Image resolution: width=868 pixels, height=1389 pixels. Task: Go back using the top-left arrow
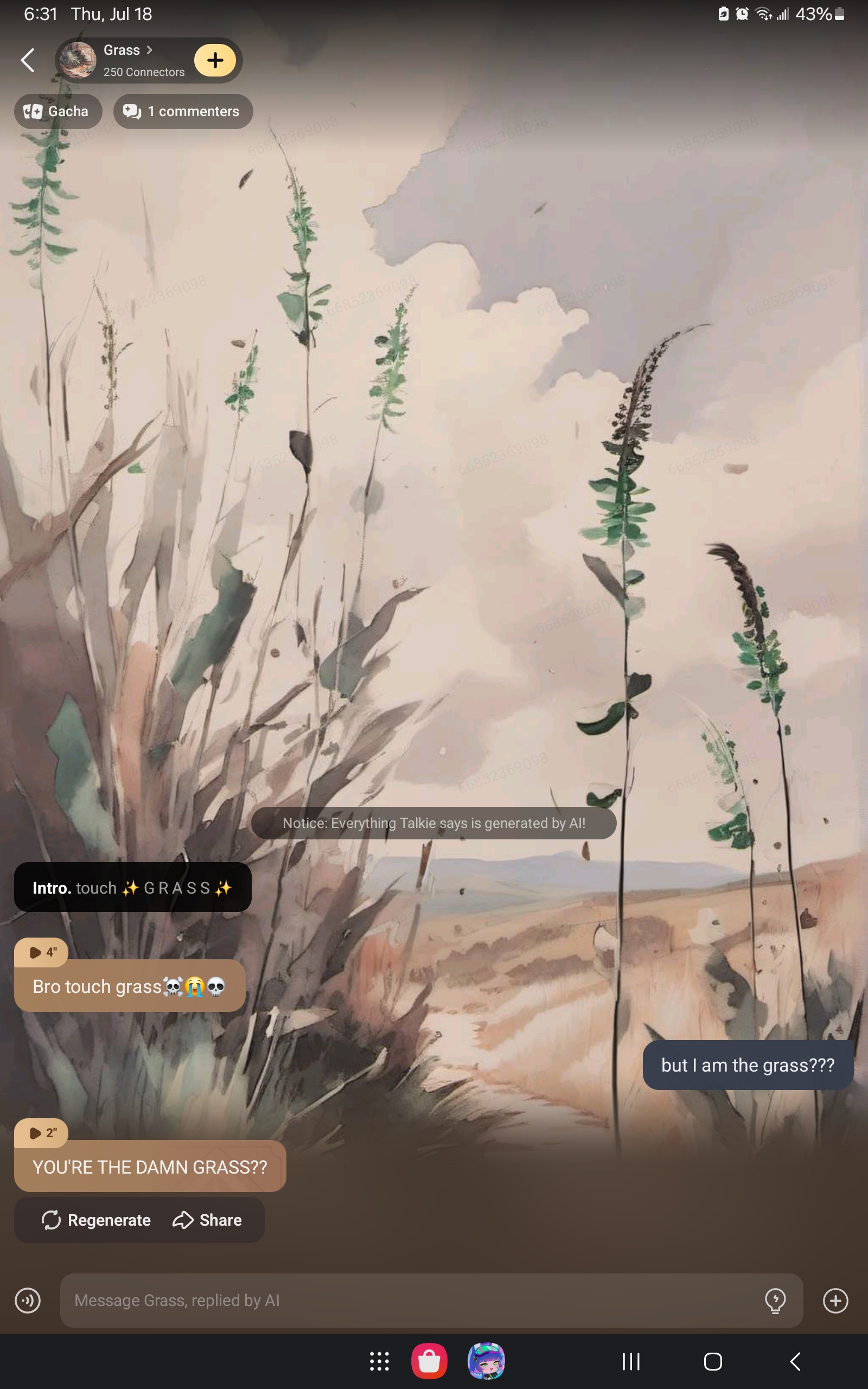[28, 60]
